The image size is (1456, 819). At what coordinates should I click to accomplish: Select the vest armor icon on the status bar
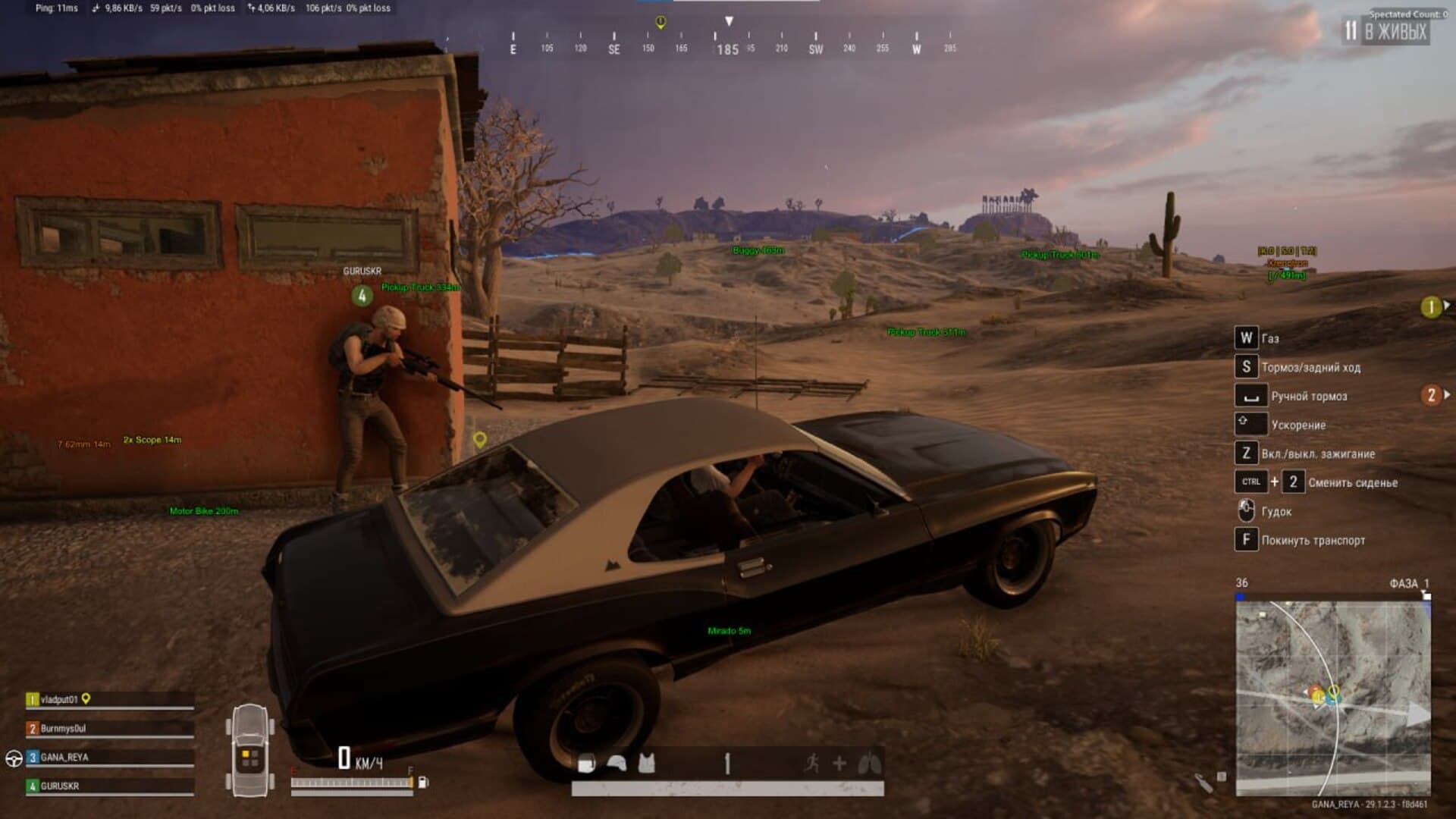click(645, 764)
